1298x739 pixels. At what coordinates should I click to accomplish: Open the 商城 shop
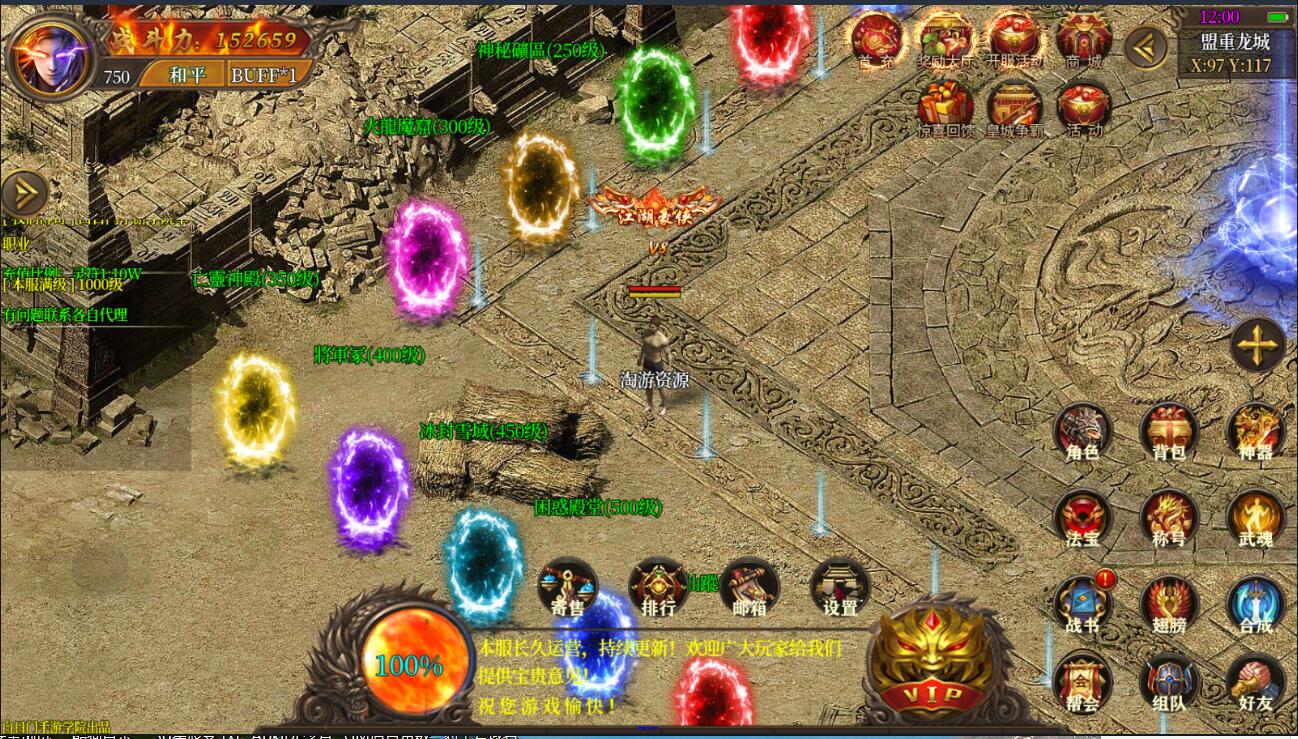coord(1084,39)
